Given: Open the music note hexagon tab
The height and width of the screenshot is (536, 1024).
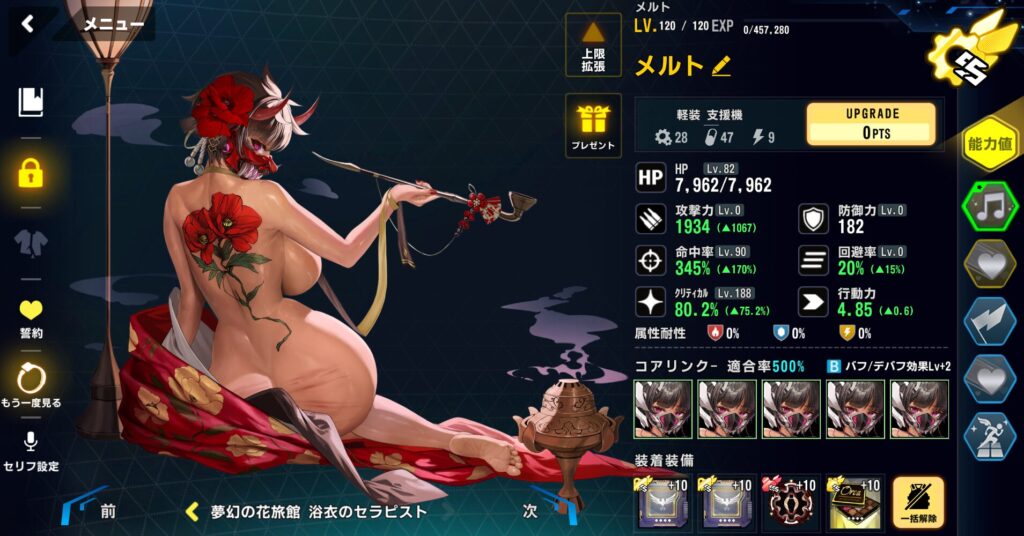Looking at the screenshot, I should point(989,207).
